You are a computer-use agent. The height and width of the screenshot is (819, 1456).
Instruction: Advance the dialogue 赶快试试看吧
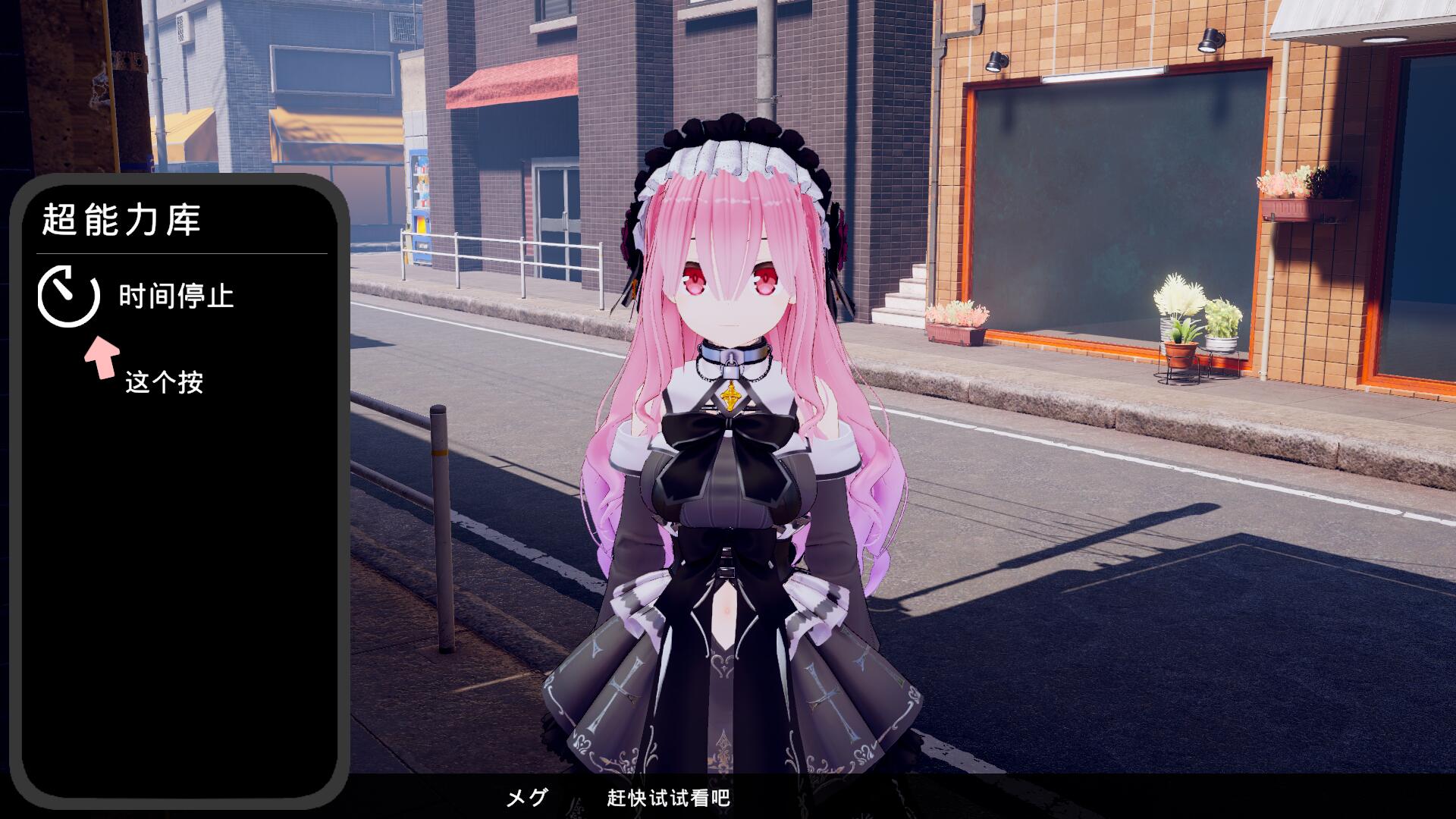[666, 798]
